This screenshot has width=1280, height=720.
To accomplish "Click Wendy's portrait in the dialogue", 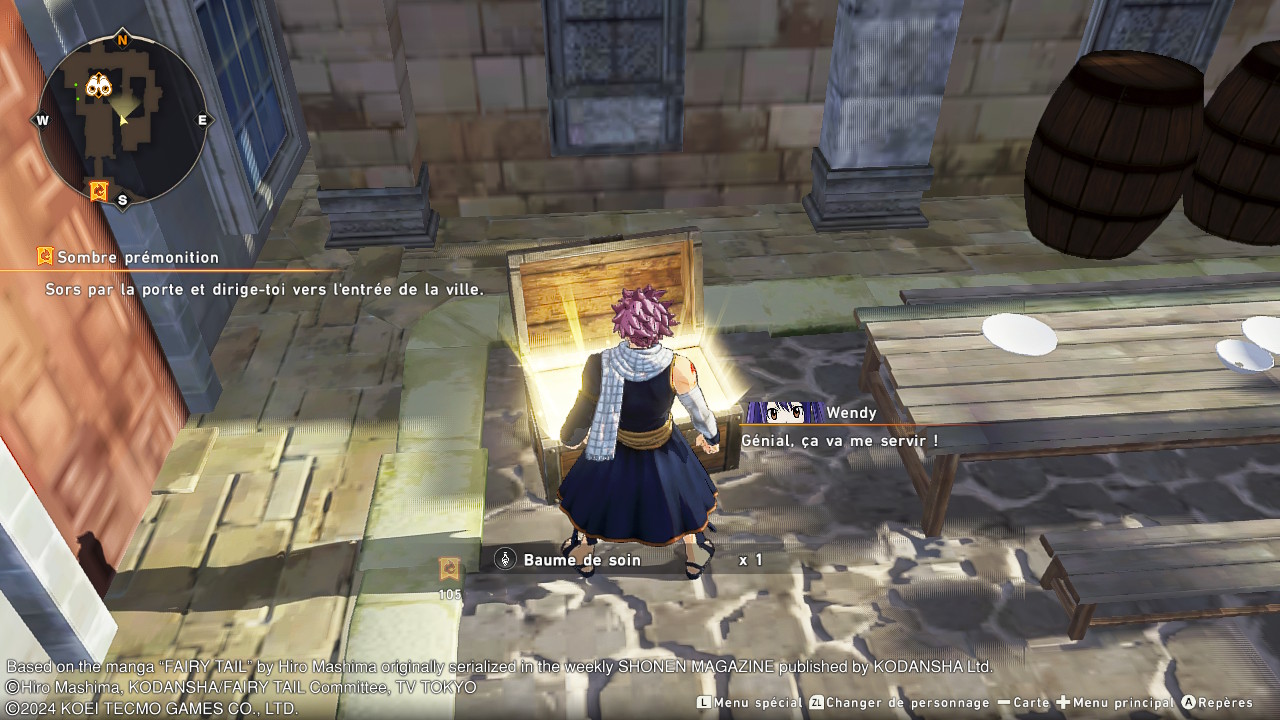I will tap(785, 412).
